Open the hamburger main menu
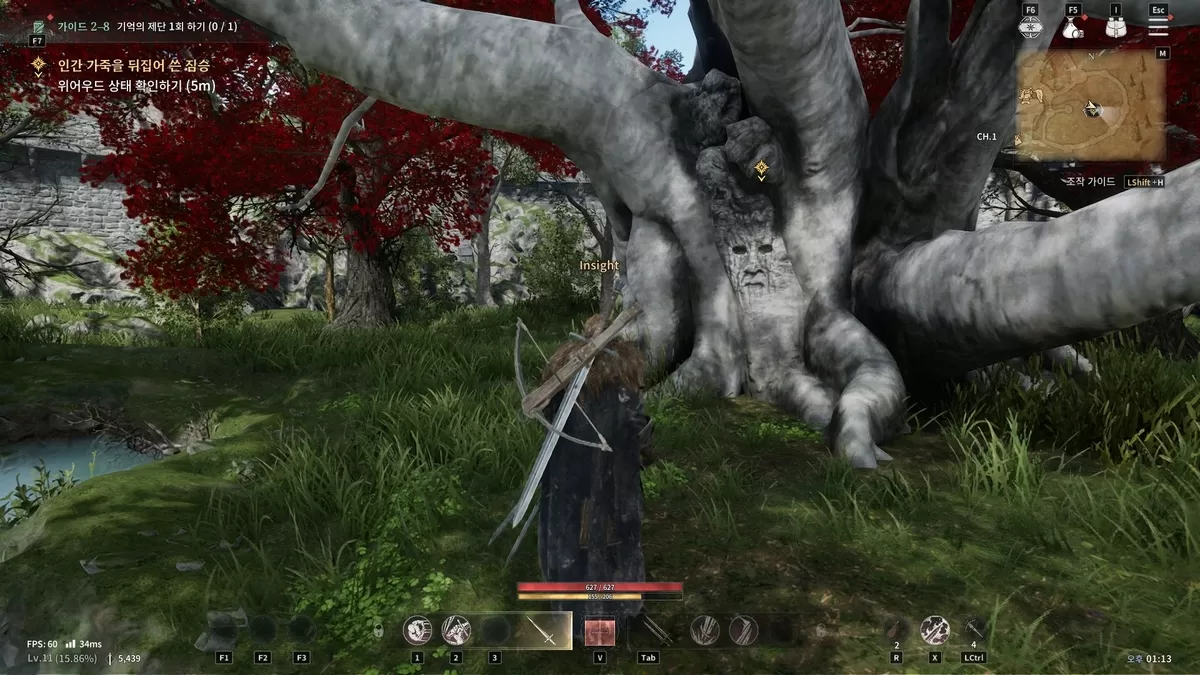The height and width of the screenshot is (675, 1200). [1158, 27]
